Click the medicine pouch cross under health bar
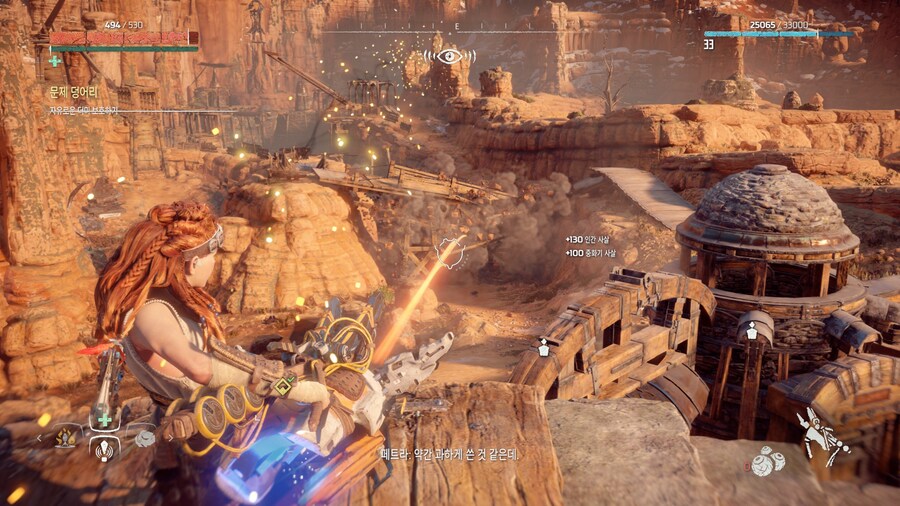 [54, 61]
